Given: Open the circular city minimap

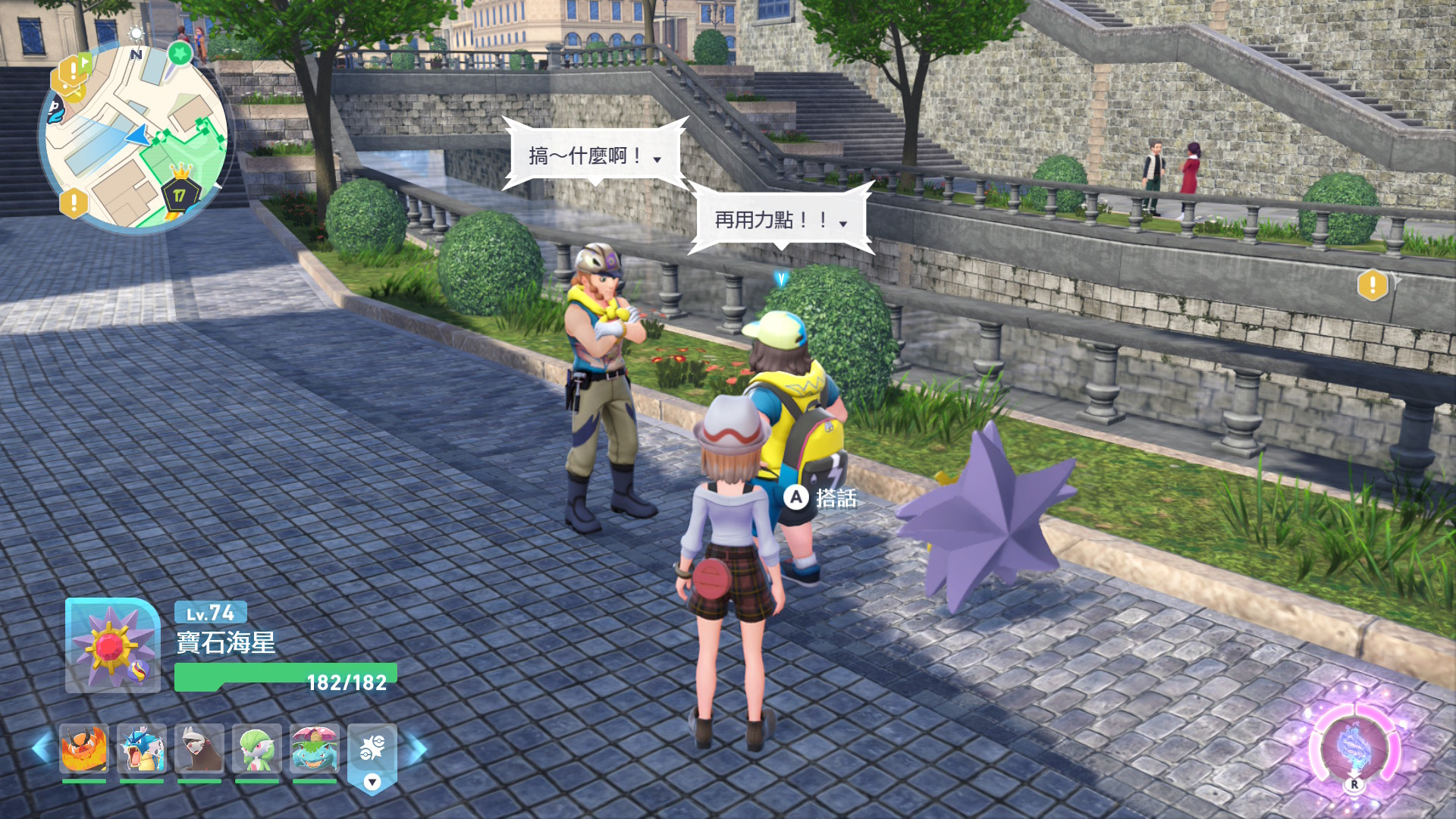Looking at the screenshot, I should click(135, 136).
